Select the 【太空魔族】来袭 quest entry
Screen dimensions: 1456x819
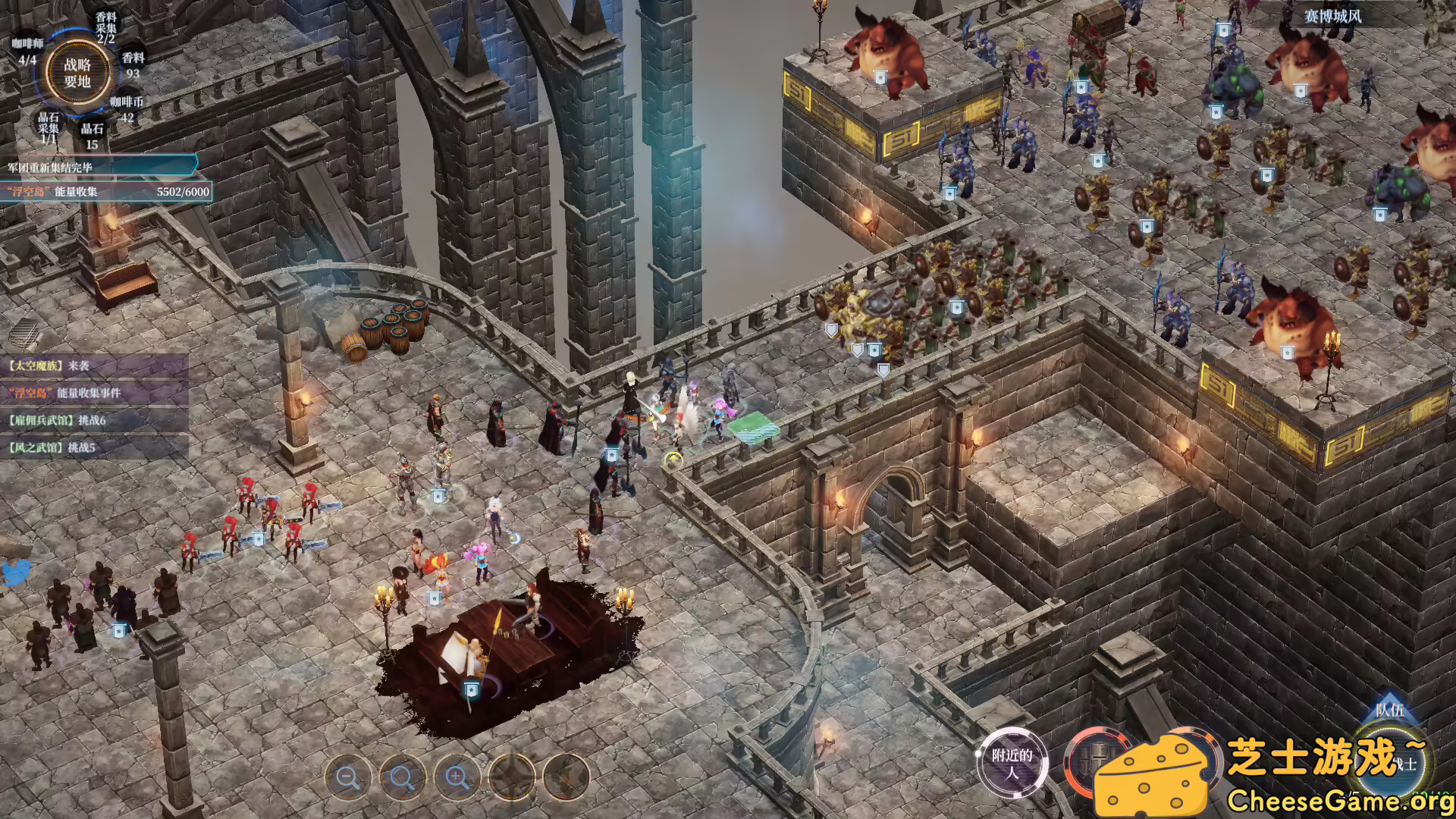pyautogui.click(x=50, y=366)
